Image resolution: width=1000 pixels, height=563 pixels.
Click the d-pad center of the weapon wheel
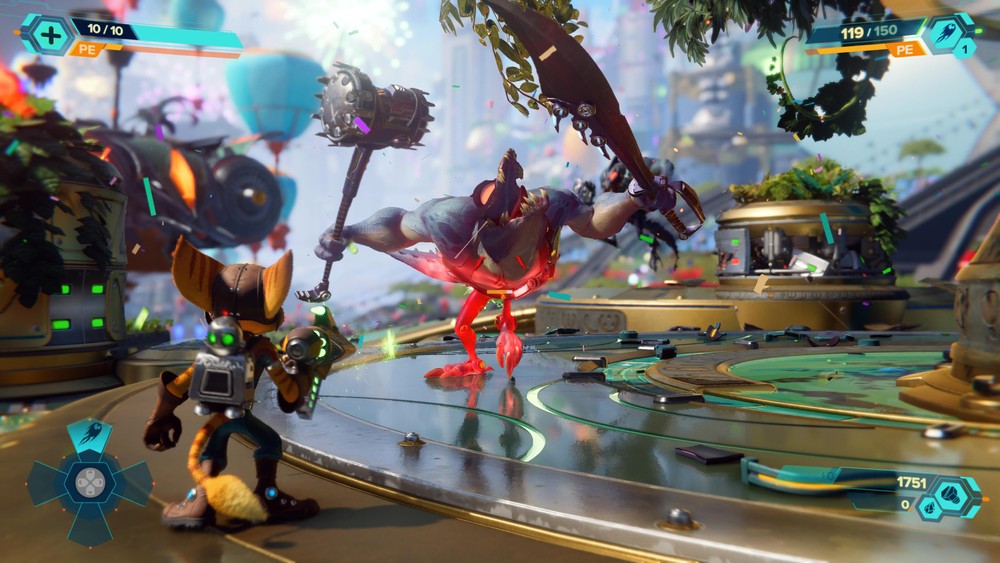90,483
